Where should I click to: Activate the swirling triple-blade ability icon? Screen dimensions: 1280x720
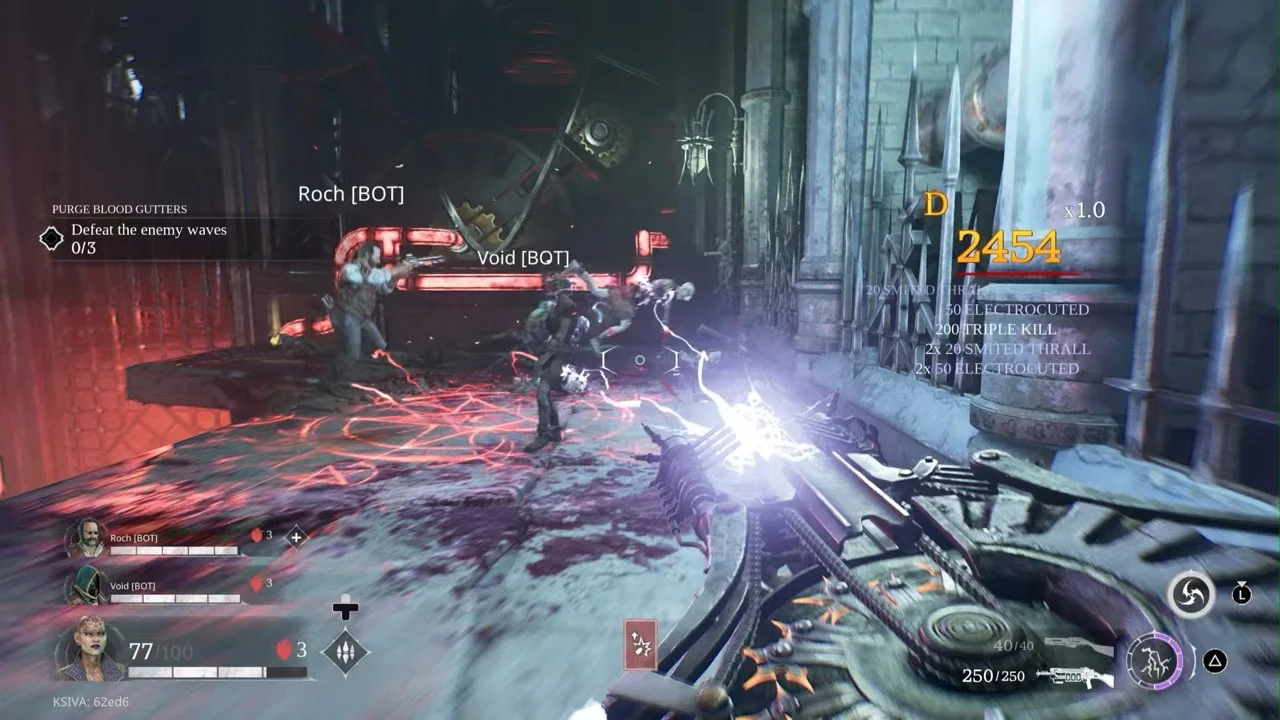[x=1190, y=595]
